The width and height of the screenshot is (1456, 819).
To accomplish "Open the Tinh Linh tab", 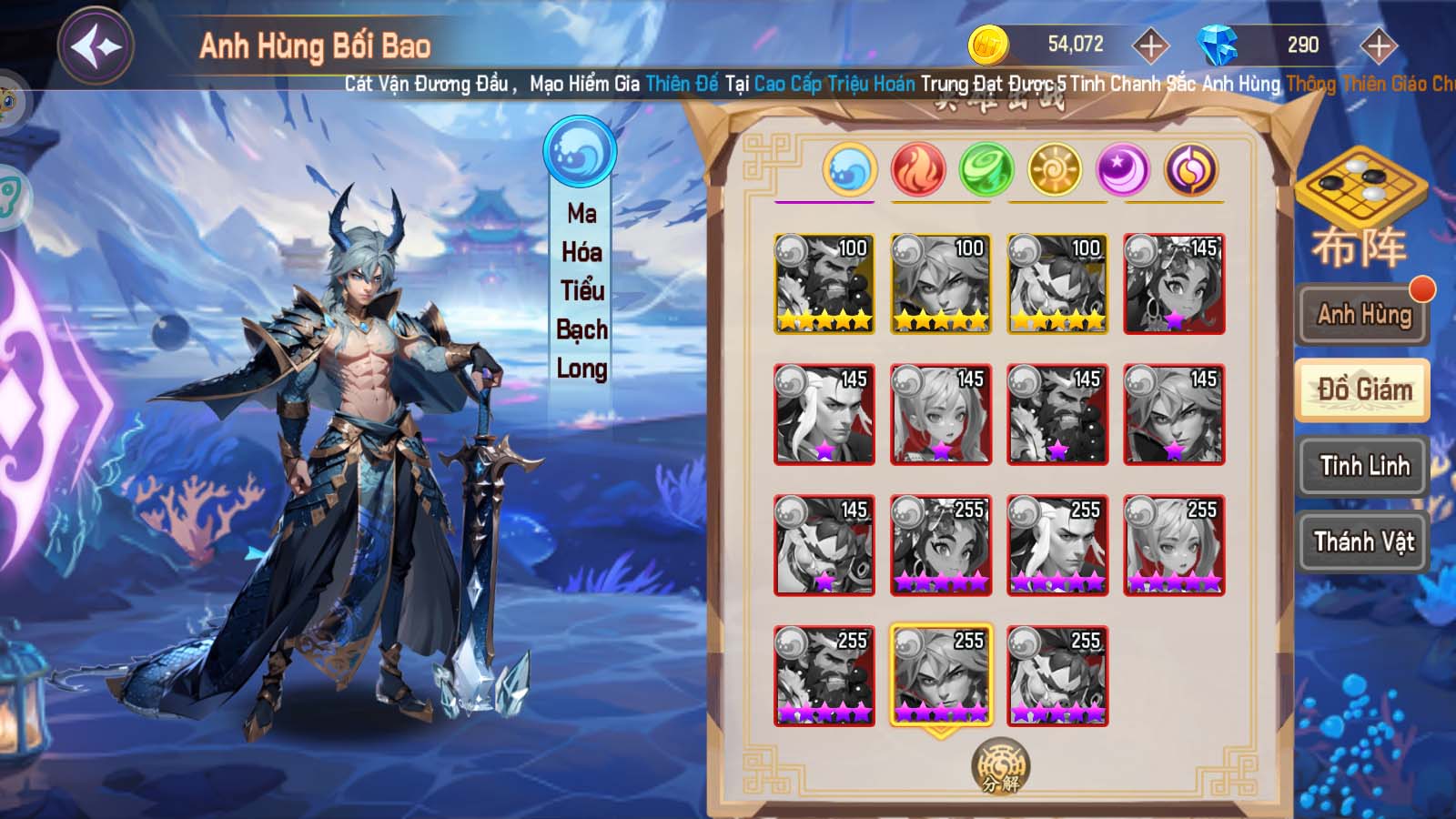I will pos(1363,466).
